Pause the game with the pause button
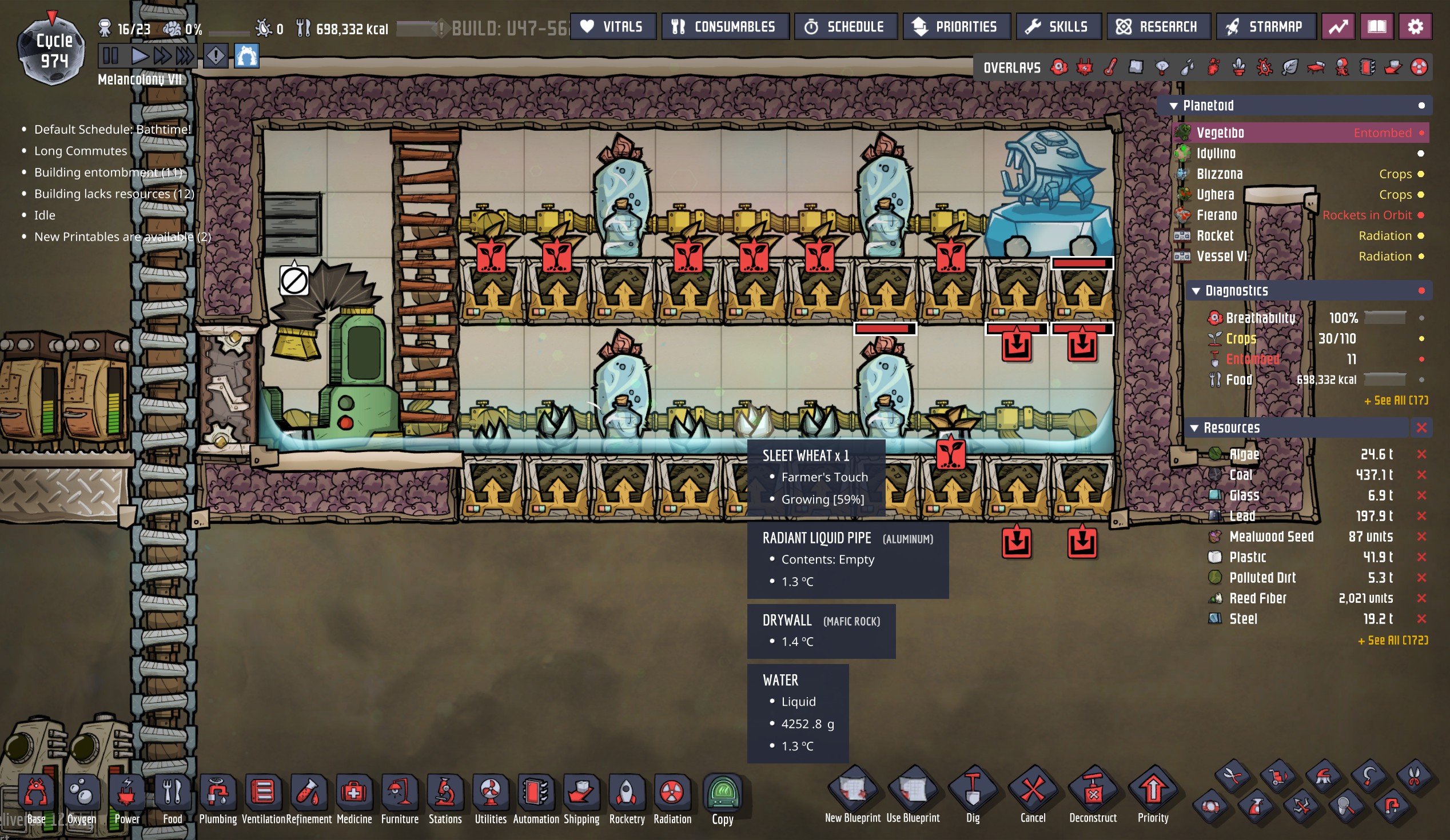 coord(110,56)
